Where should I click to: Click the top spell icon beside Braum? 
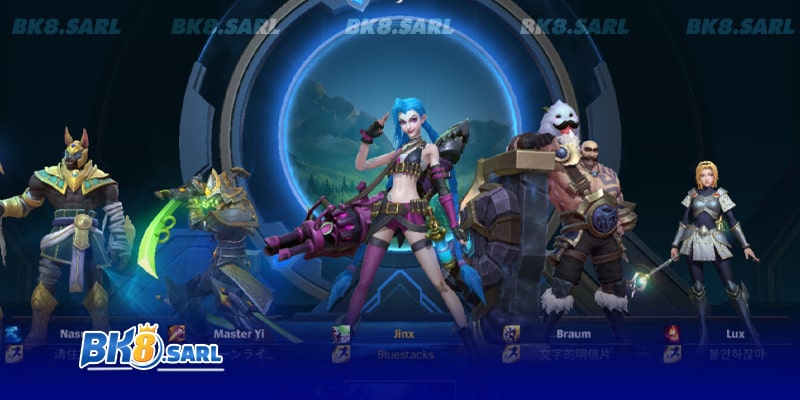[x=510, y=333]
